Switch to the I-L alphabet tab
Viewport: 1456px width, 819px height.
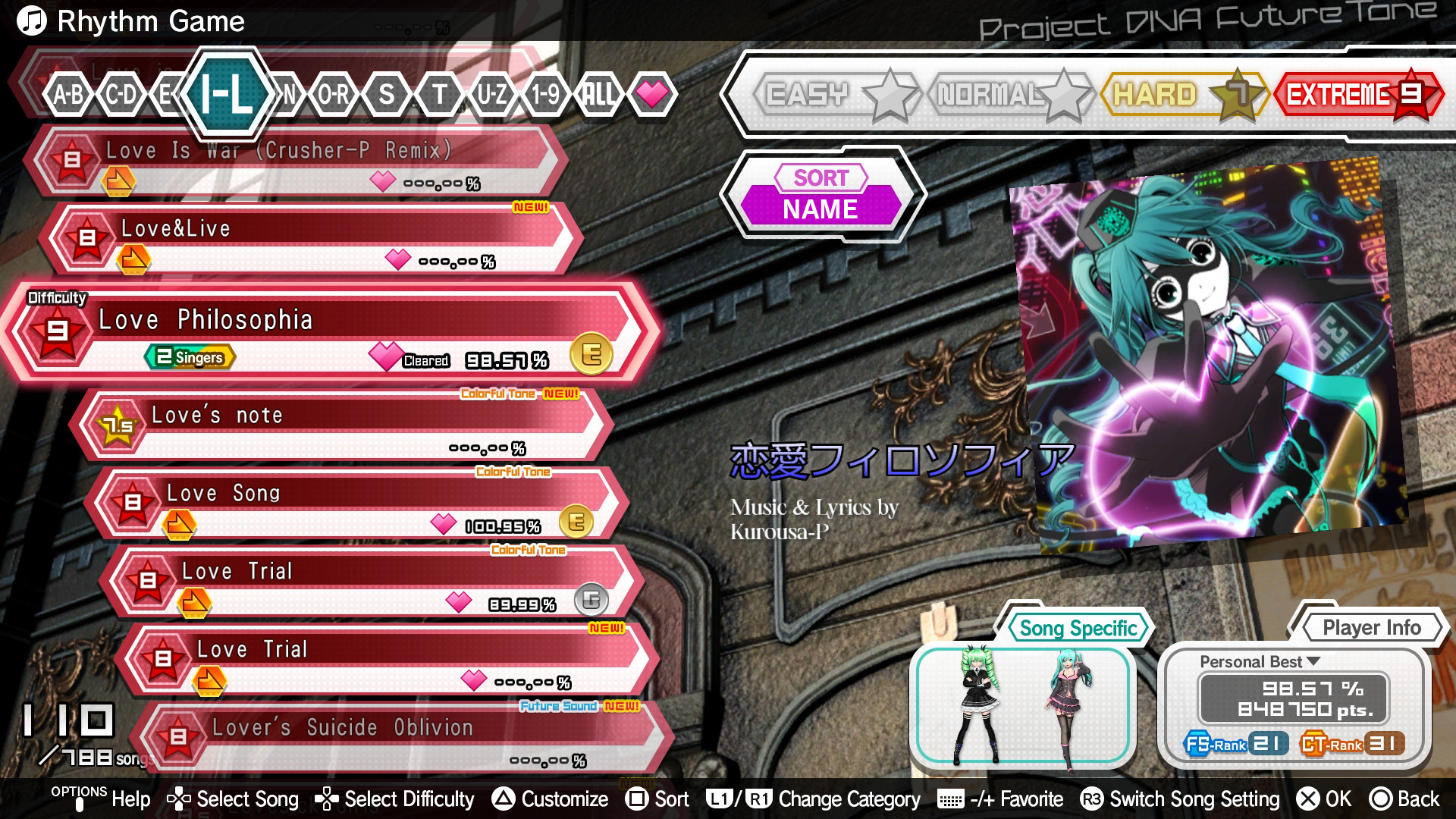(227, 95)
